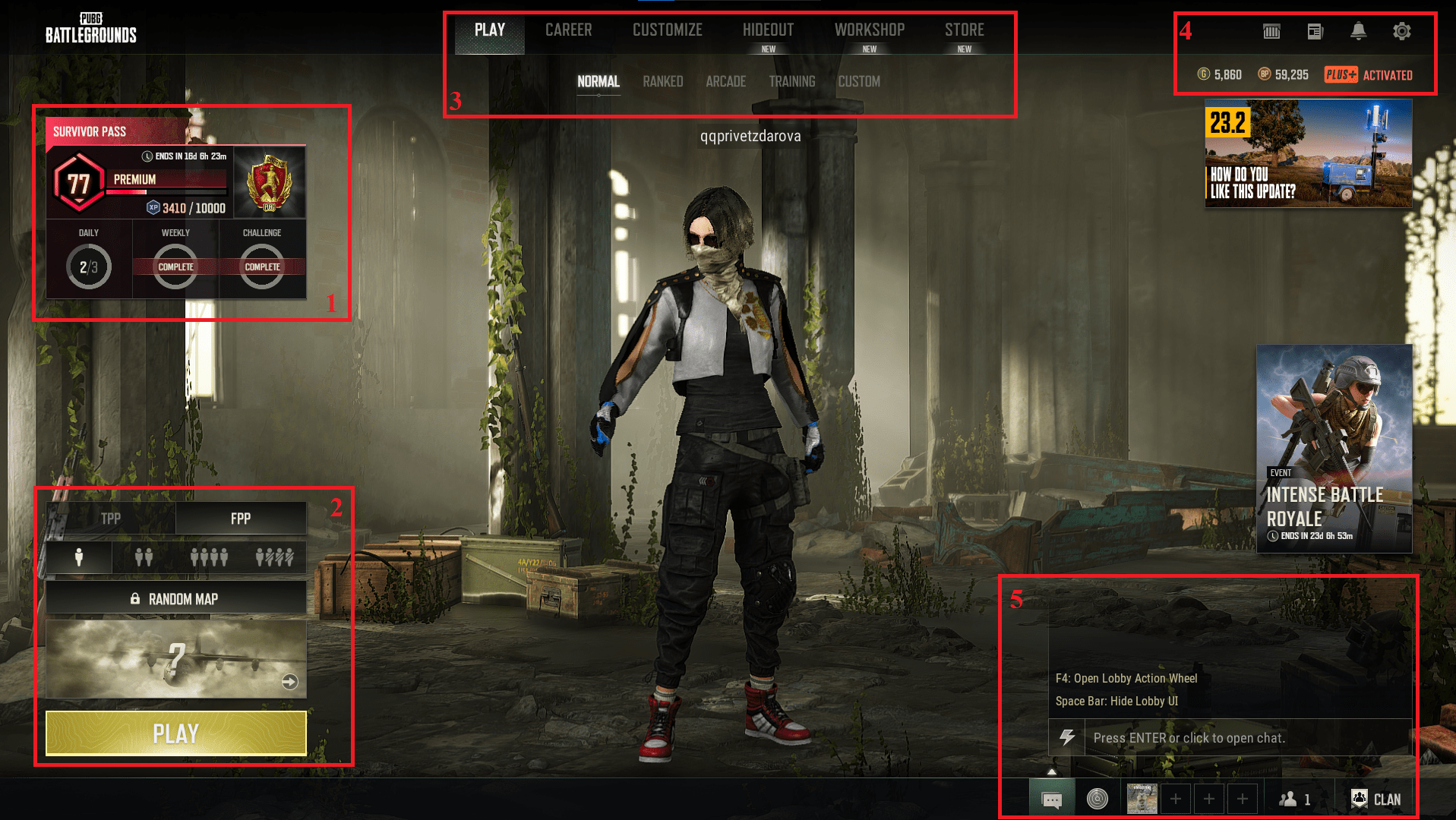Click the Premium pass XP progress bar

coord(166,191)
